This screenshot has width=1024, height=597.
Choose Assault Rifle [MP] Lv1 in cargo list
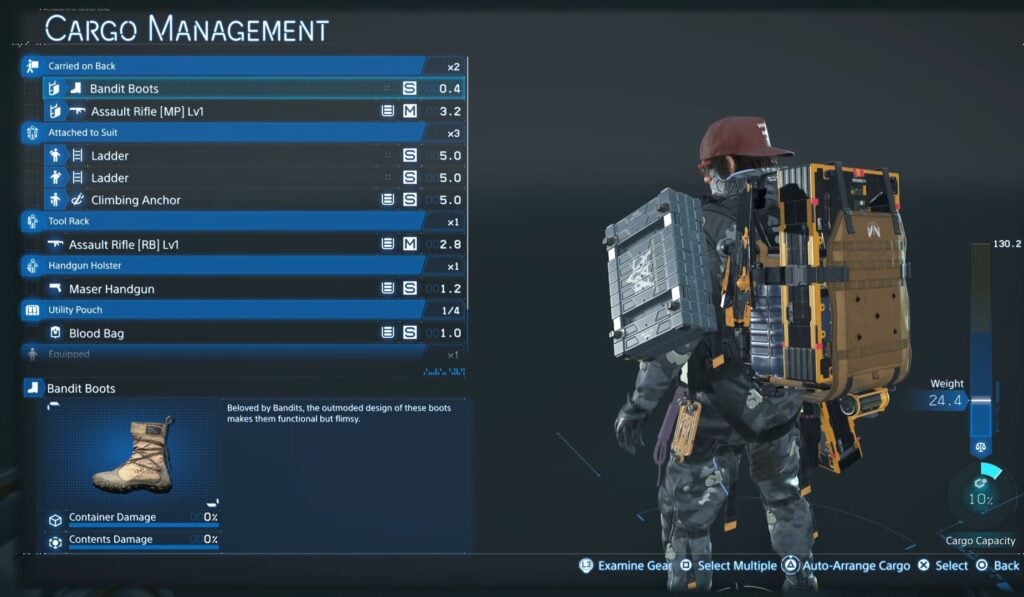(x=250, y=111)
